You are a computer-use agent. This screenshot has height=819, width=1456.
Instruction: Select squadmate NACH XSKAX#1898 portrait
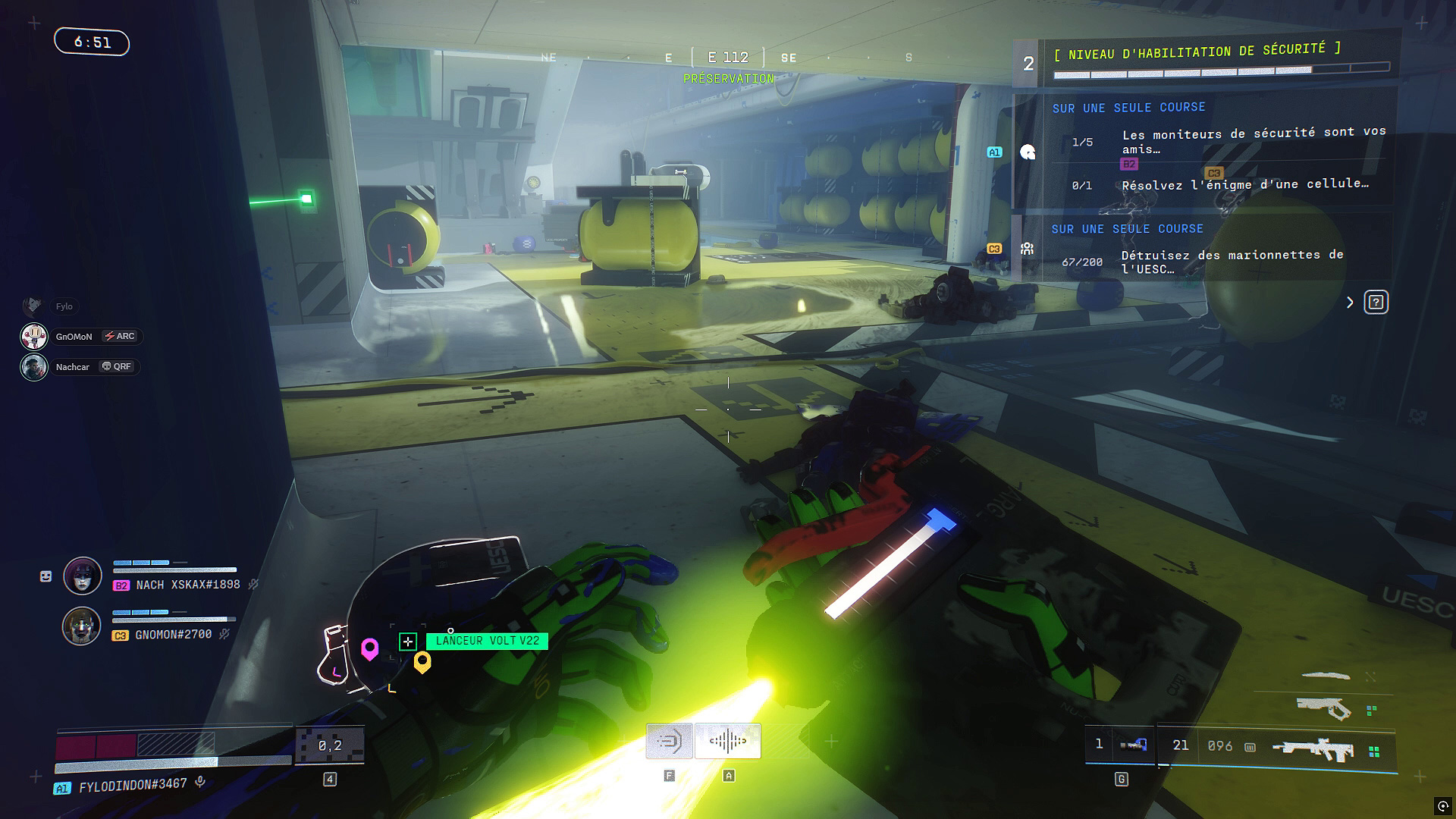click(83, 576)
